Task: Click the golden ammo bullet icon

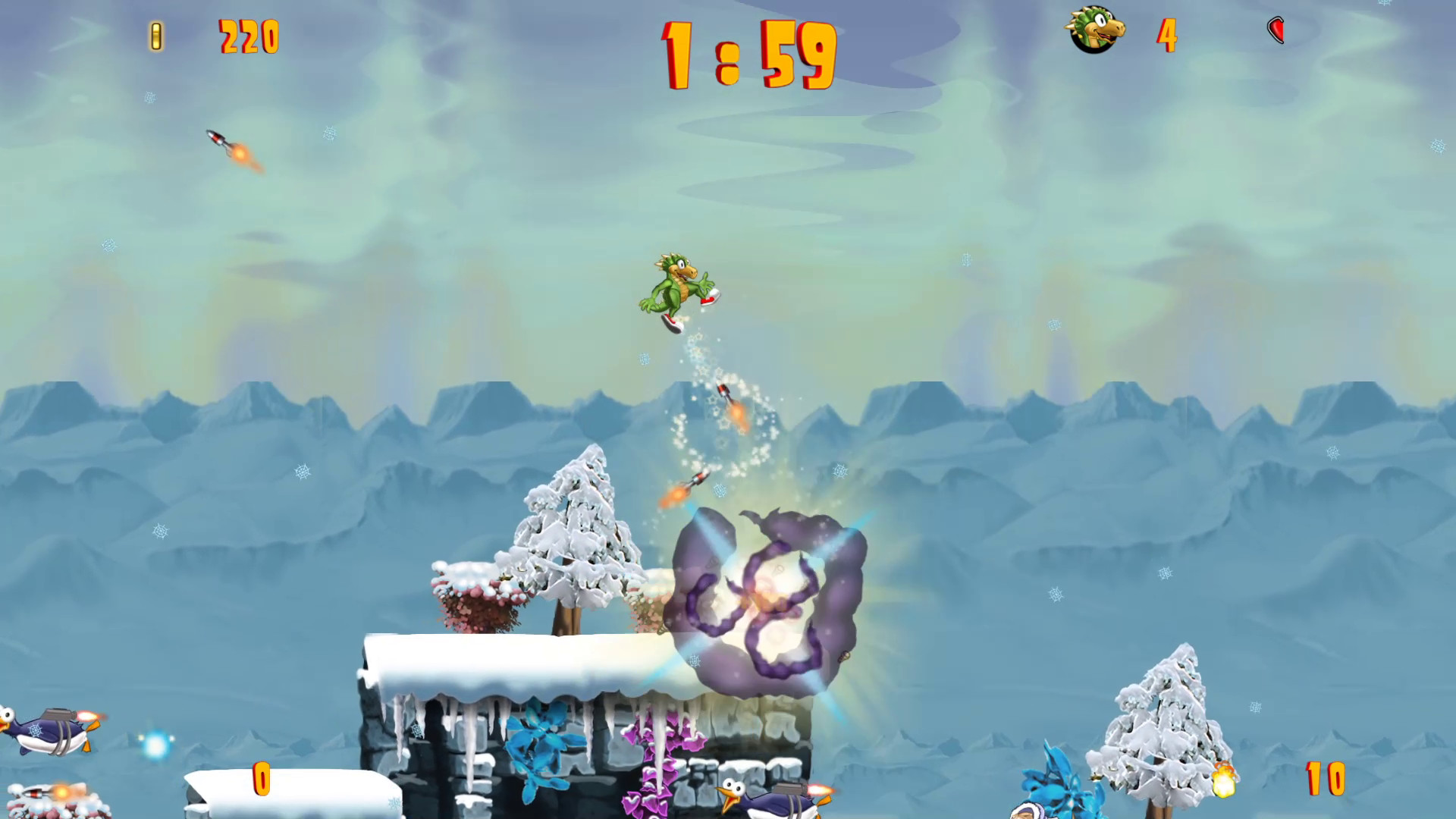Action: coord(157,35)
